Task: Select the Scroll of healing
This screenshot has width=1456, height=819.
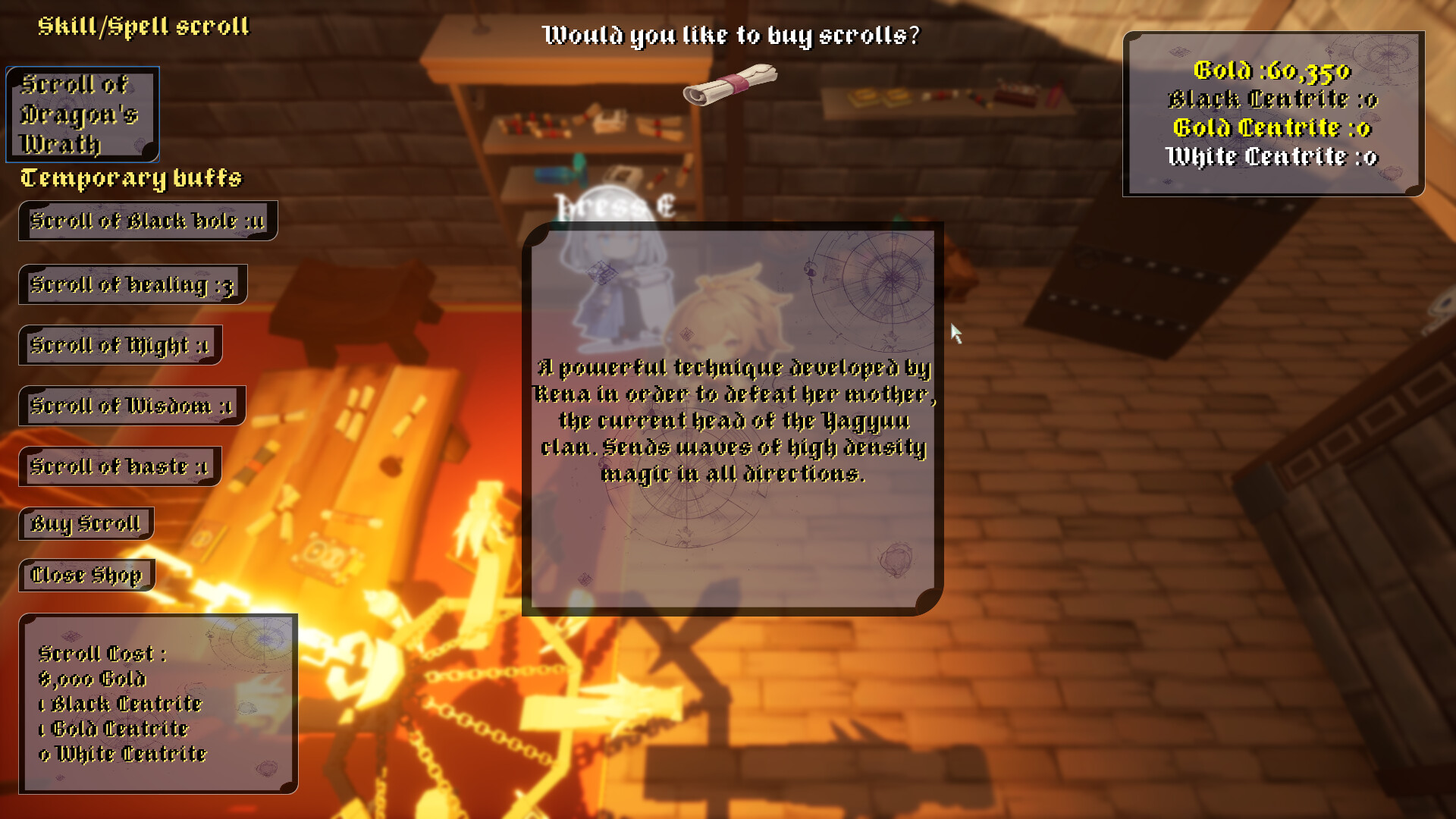Action: 132,284
